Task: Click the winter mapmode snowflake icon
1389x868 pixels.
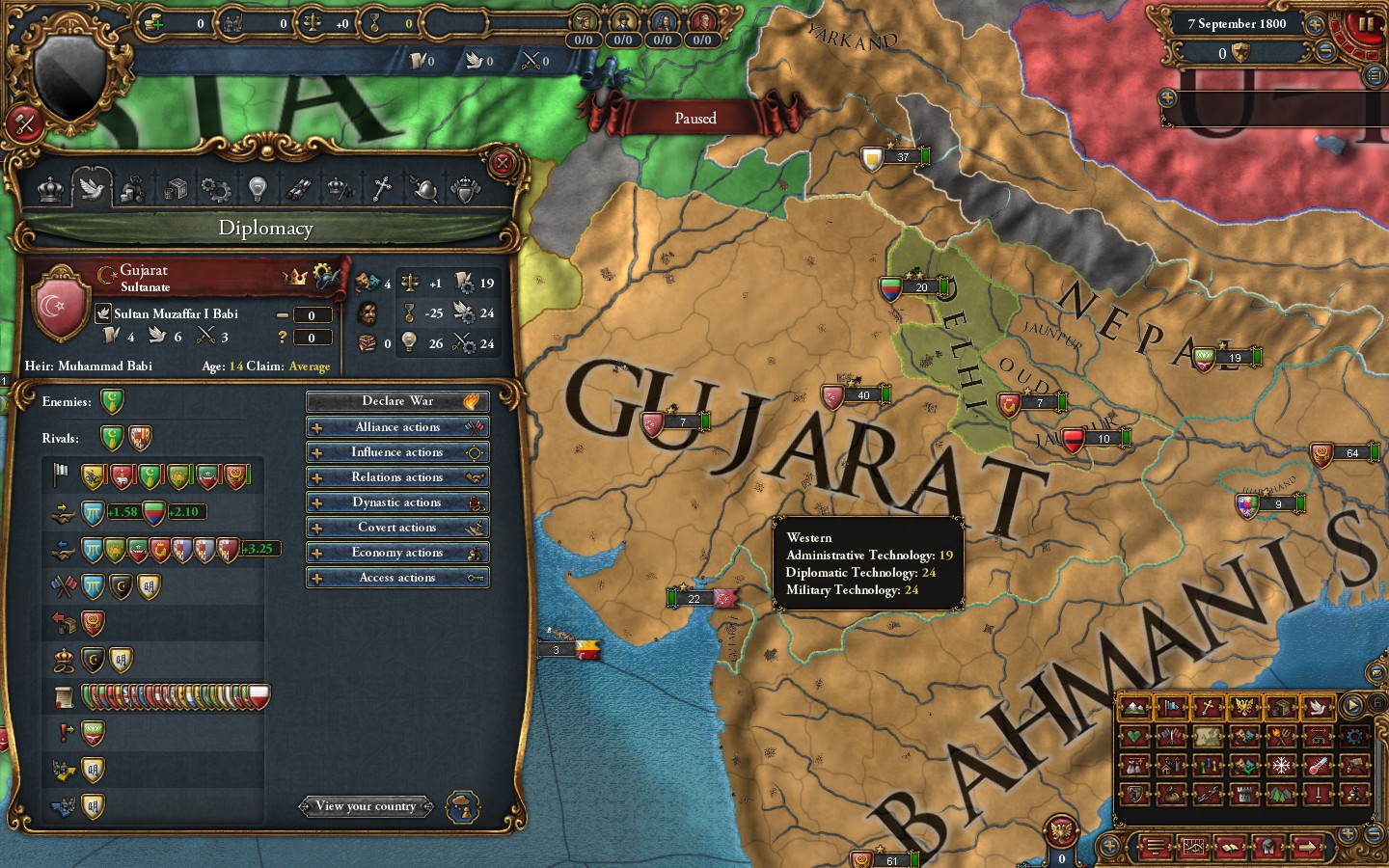Action: pos(1280,765)
